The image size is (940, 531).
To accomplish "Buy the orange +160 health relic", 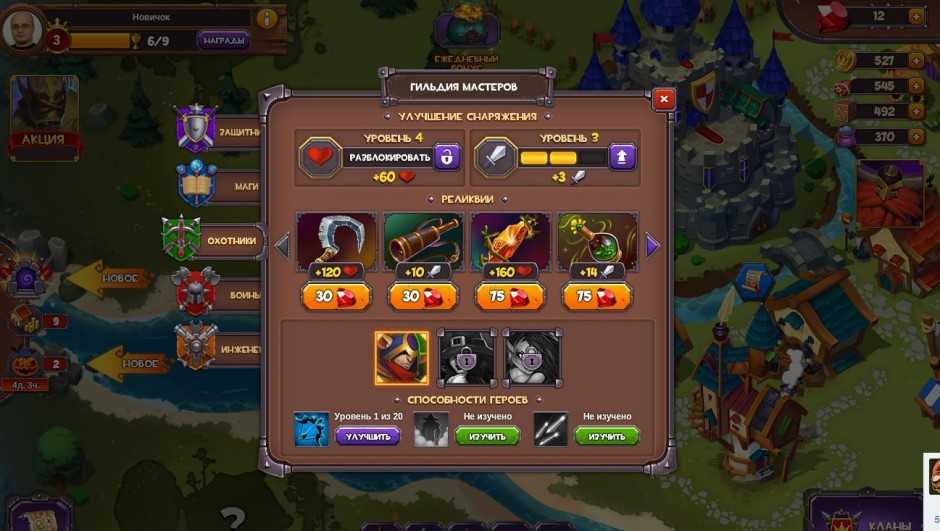I will point(510,296).
